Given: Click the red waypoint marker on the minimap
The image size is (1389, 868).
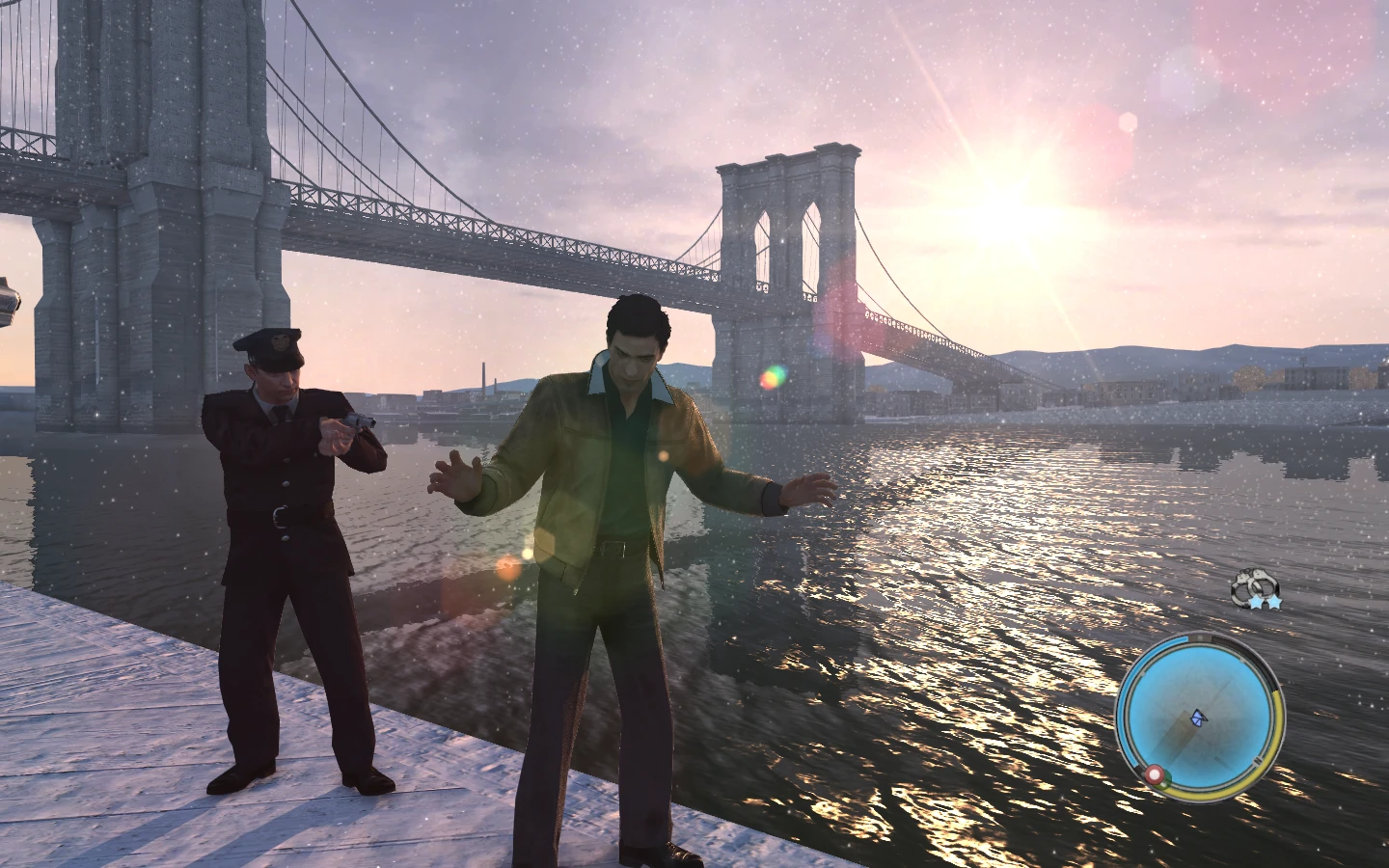Looking at the screenshot, I should click(x=1156, y=773).
